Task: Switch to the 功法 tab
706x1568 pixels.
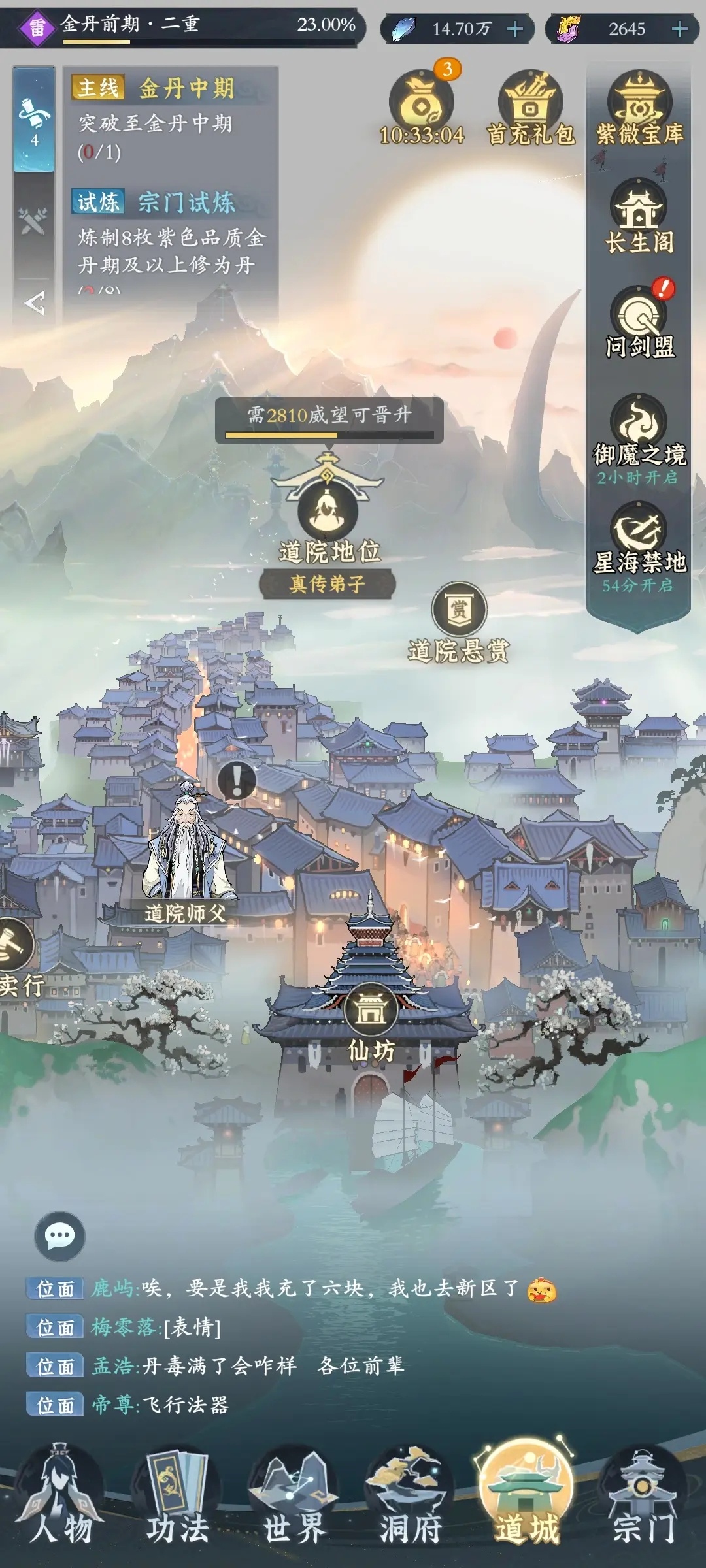Action: [x=176, y=1496]
